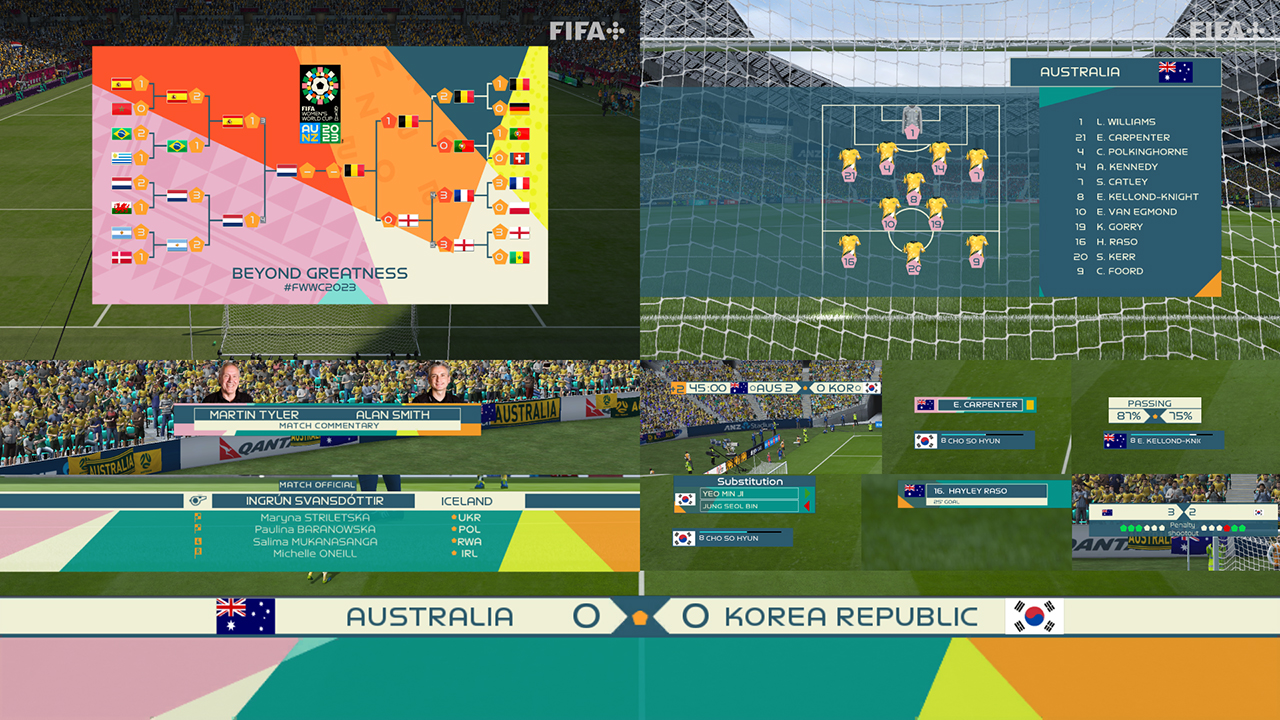Click the Korea flag on the Substitution panel
The image size is (1280, 720).
click(x=684, y=499)
